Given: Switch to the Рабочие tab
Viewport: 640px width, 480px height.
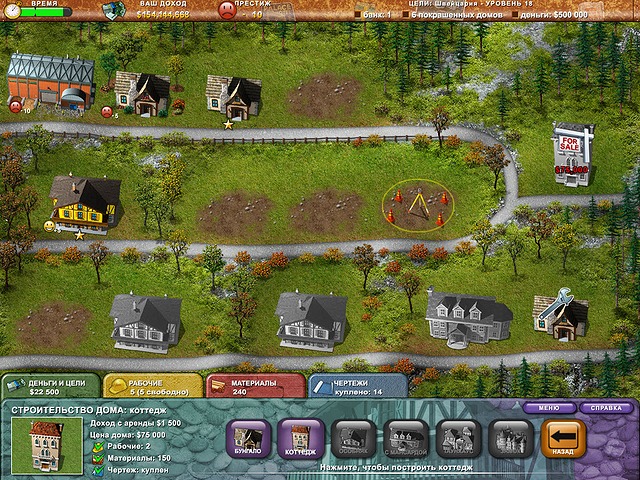Looking at the screenshot, I should [x=150, y=386].
